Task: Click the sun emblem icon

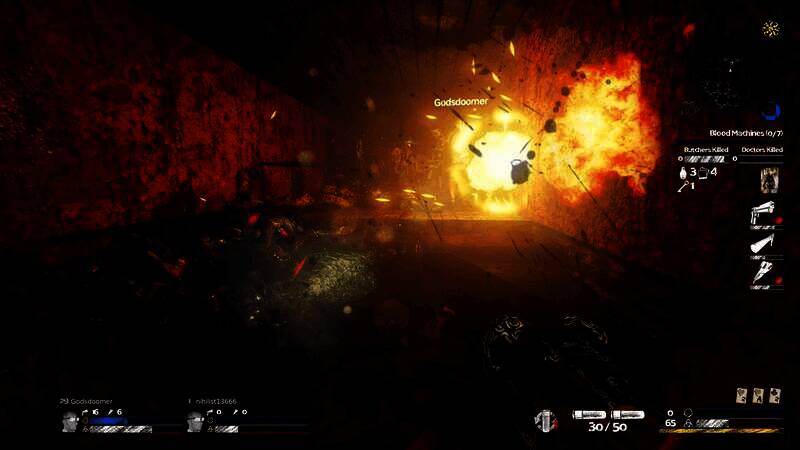Action: click(x=771, y=28)
